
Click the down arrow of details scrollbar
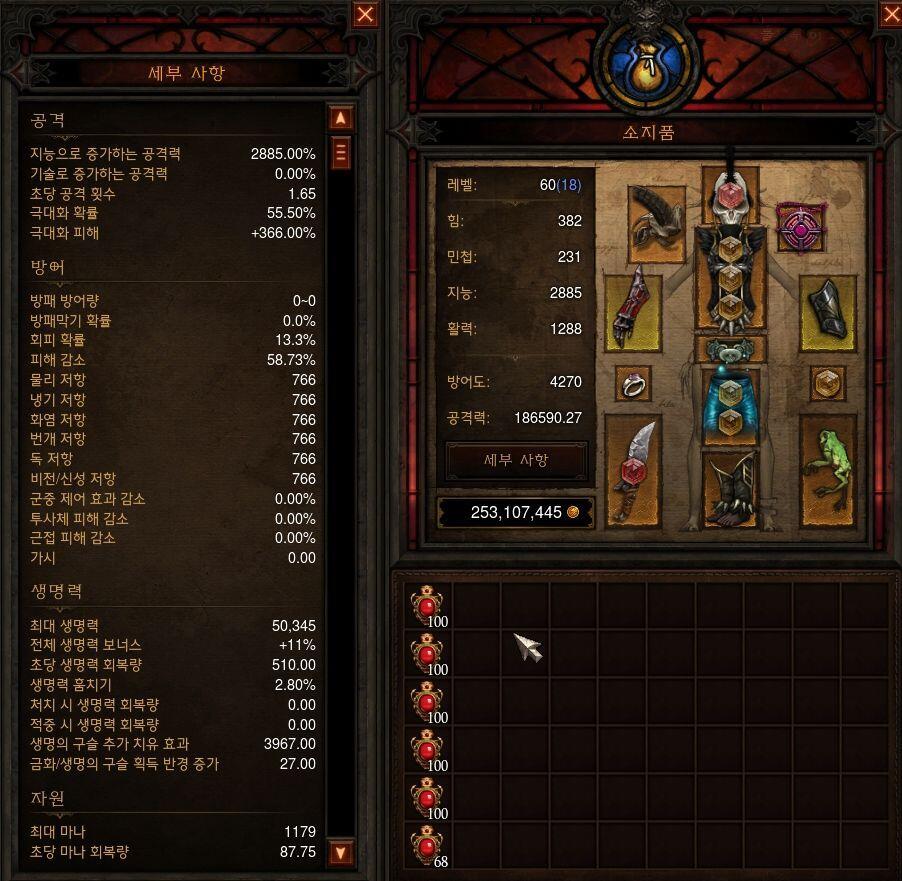[x=341, y=853]
